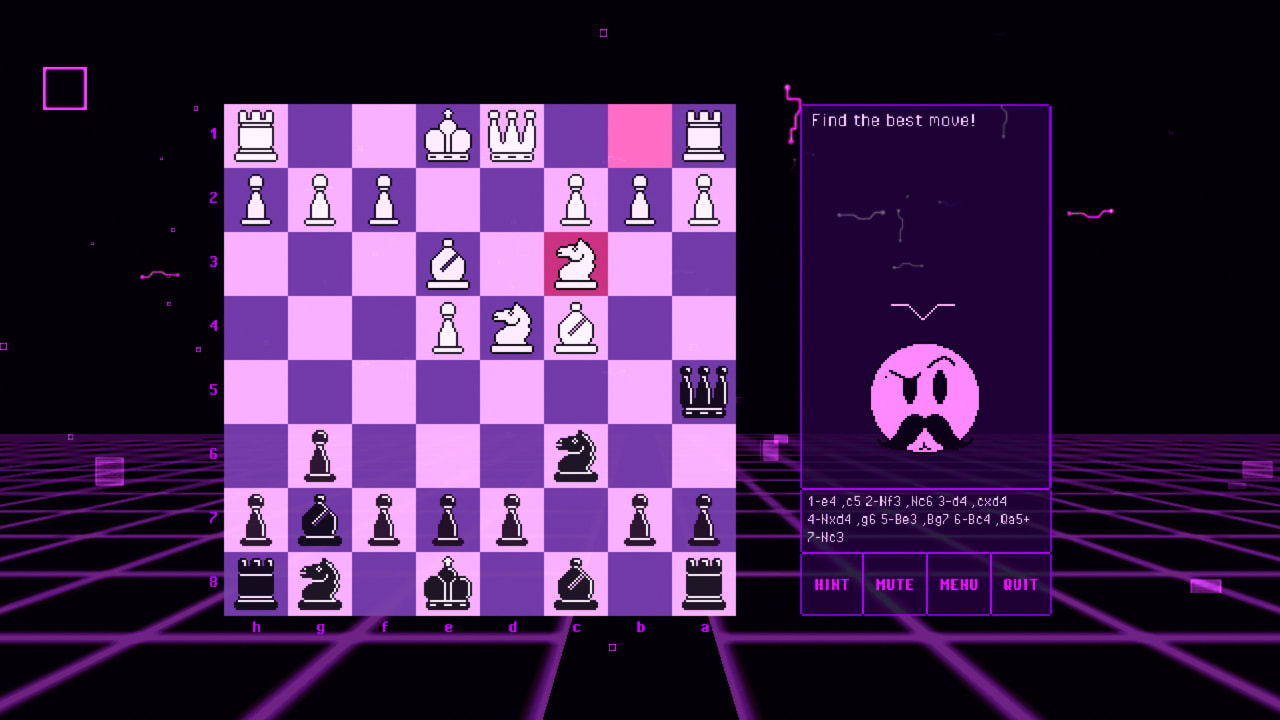Click the mustached opponent avatar
This screenshot has height=720, width=1280.
coord(924,395)
